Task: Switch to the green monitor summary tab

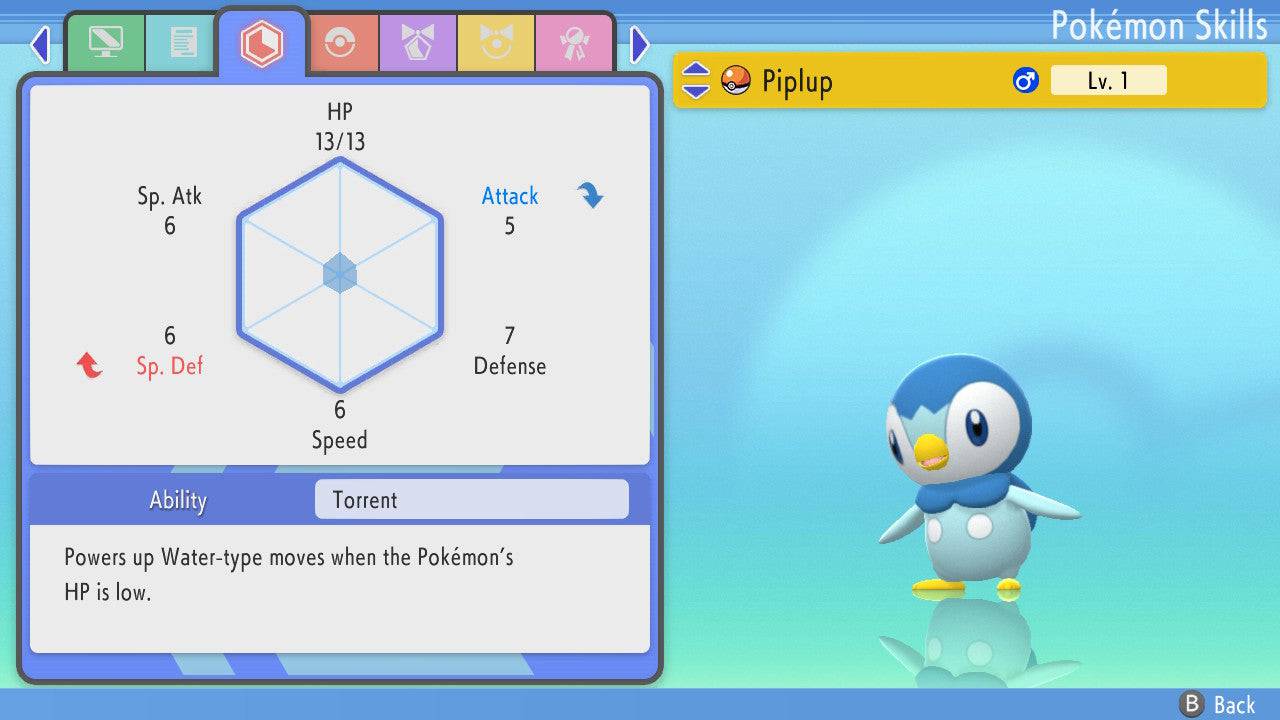Action: pyautogui.click(x=106, y=43)
